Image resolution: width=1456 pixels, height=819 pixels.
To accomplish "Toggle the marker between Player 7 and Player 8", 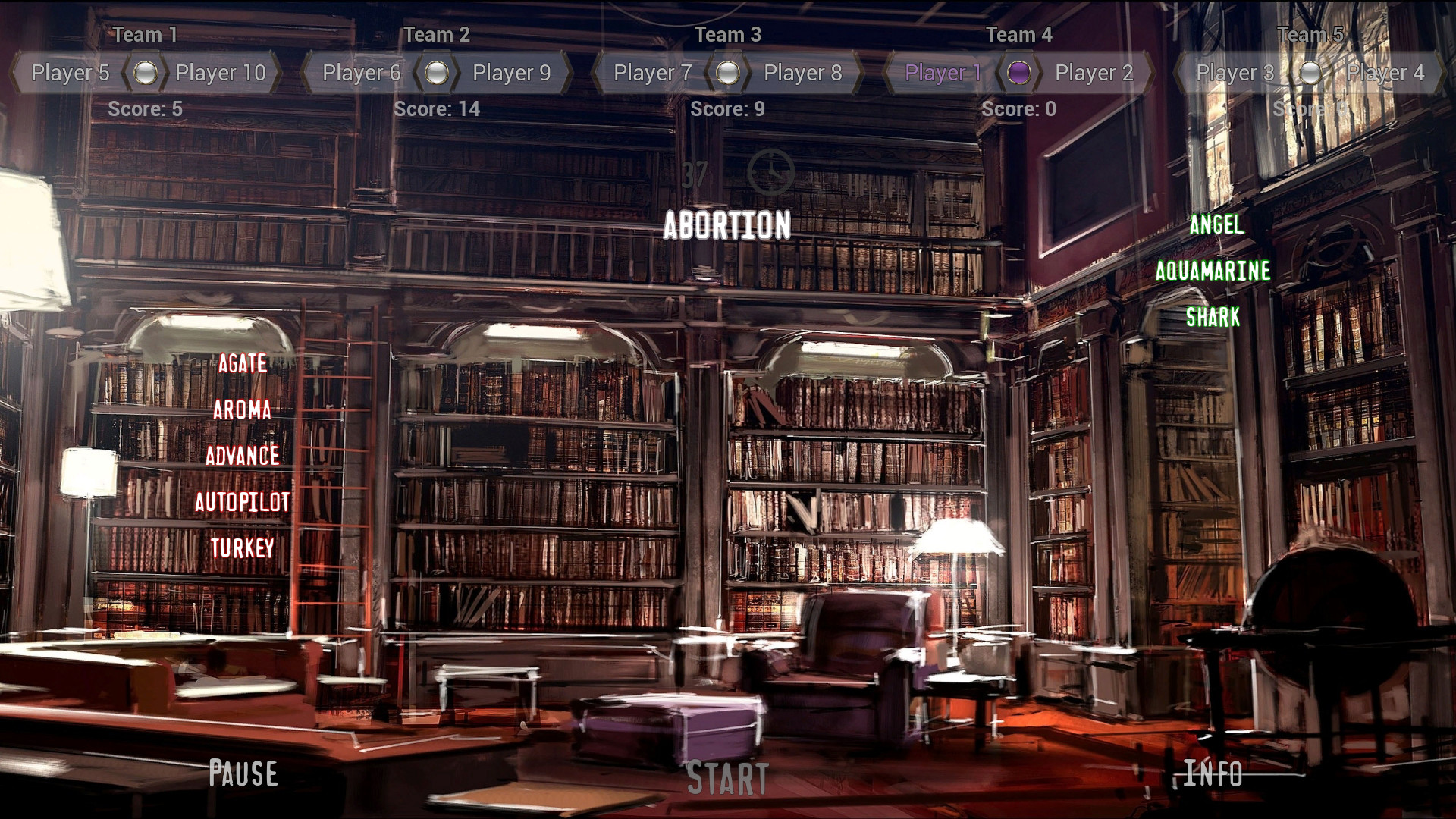I will 728,74.
